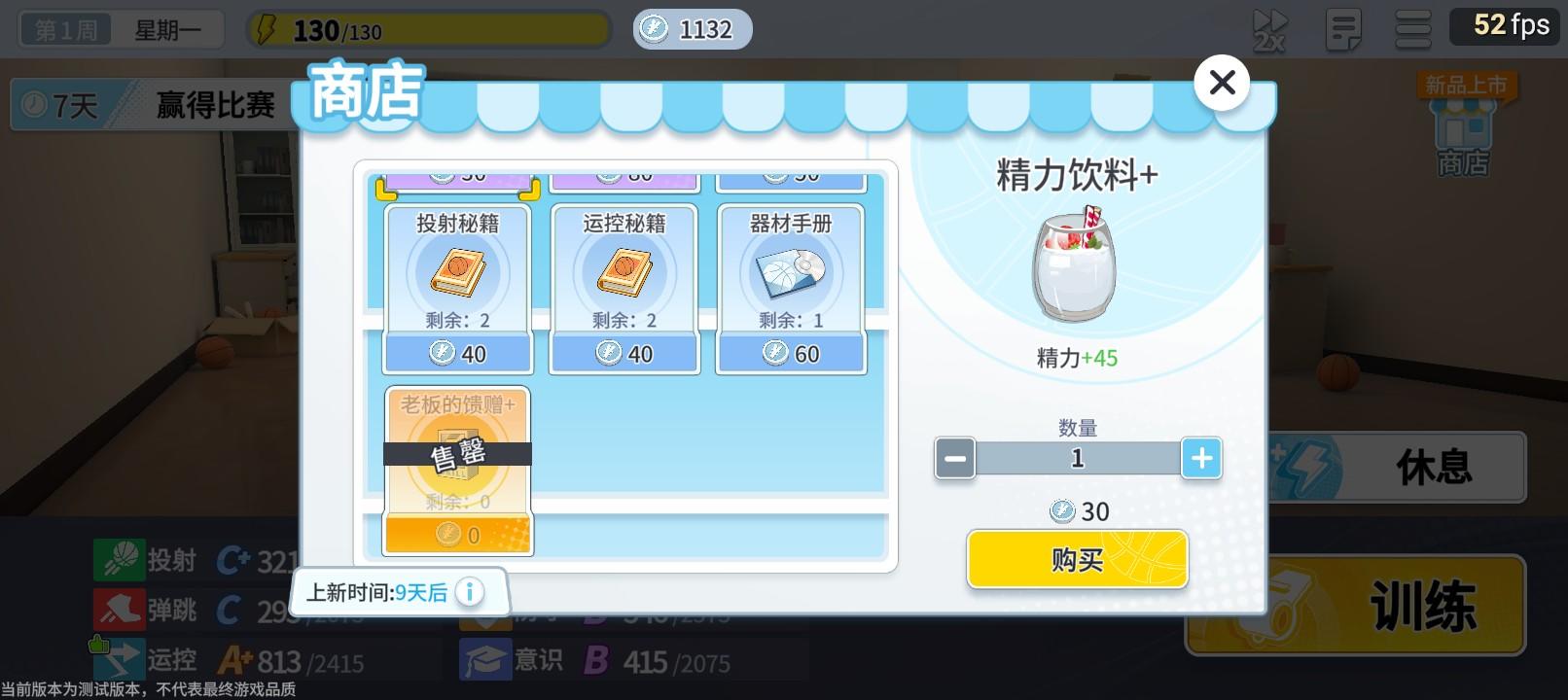Screen dimensions: 1568x700
Task: Open the notes/log icon near top right
Action: click(1343, 28)
